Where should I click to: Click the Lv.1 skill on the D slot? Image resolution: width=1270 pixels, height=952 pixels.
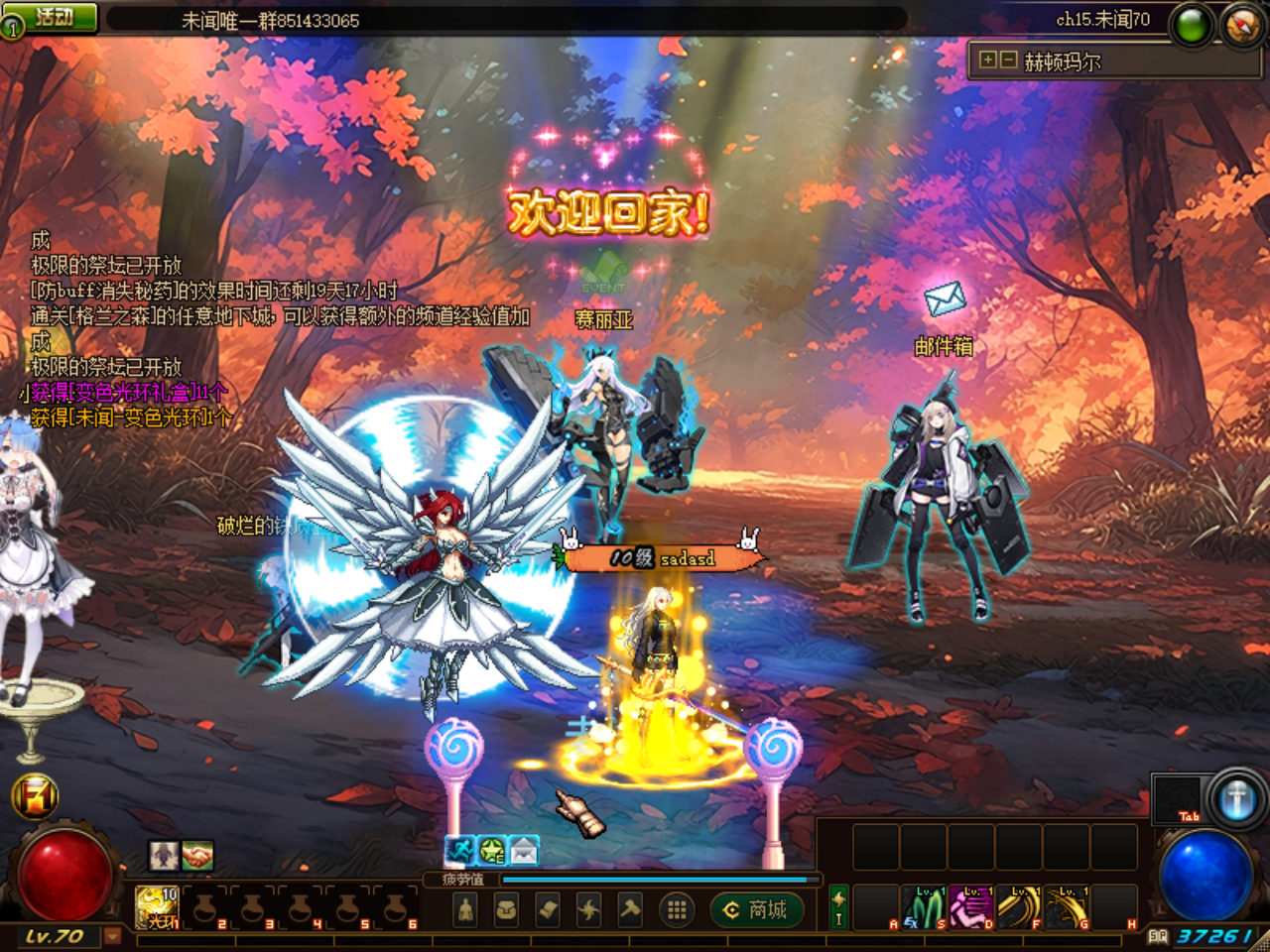coord(970,907)
